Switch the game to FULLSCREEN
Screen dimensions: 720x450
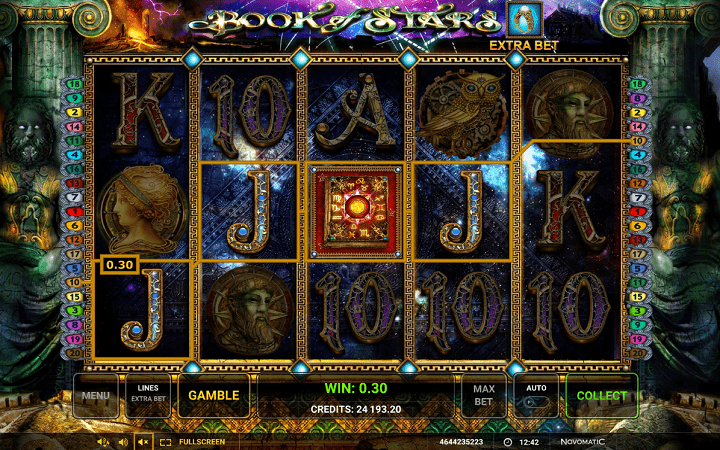pos(193,441)
